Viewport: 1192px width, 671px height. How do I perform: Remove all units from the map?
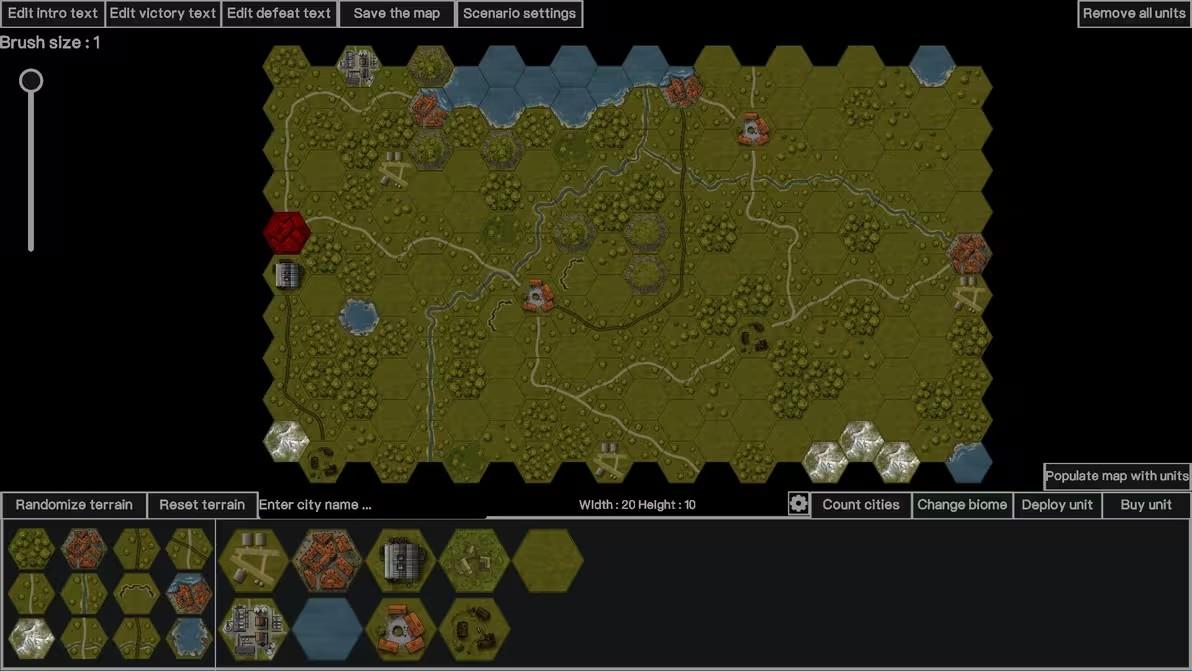pos(1134,14)
